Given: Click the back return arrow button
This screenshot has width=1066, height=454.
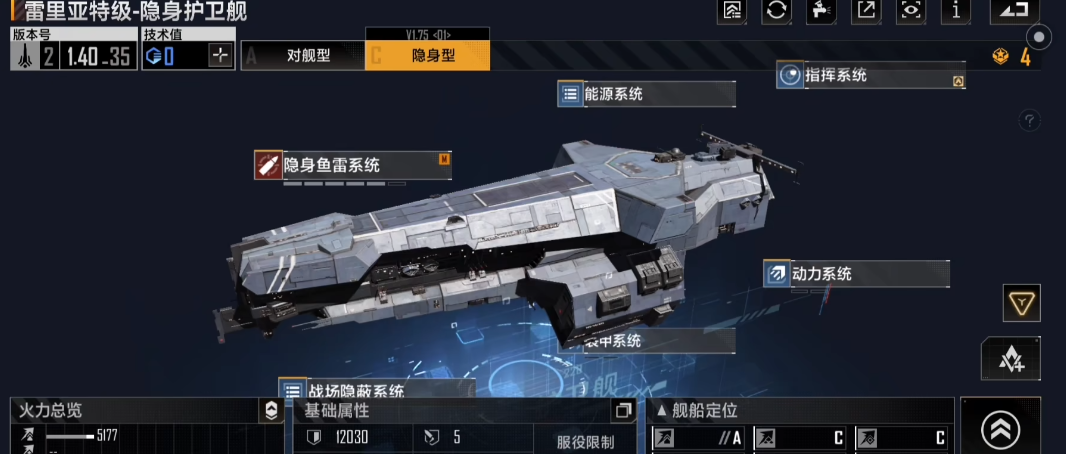Looking at the screenshot, I should [1014, 11].
